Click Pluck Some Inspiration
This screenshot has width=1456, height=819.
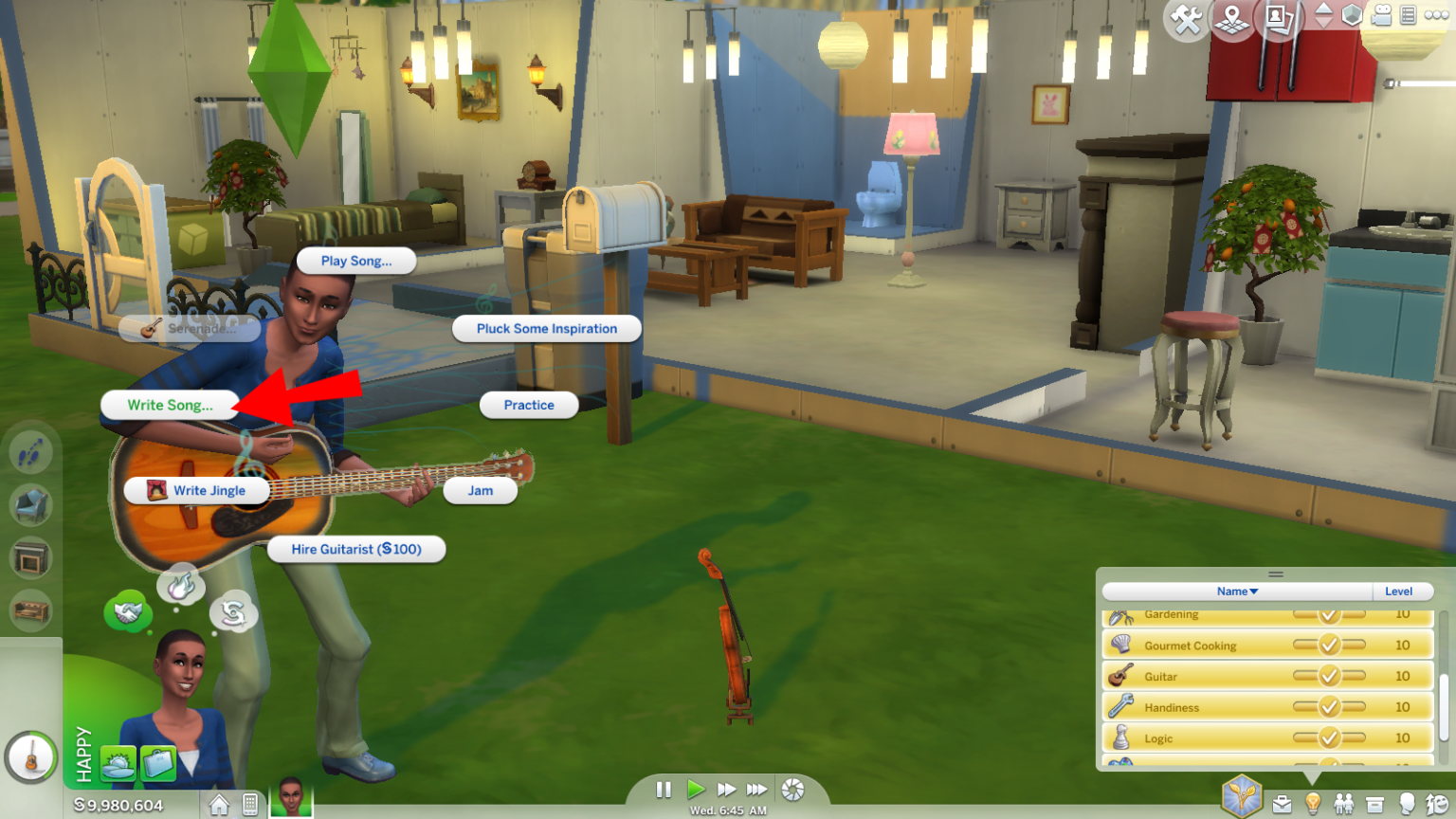[x=547, y=328]
